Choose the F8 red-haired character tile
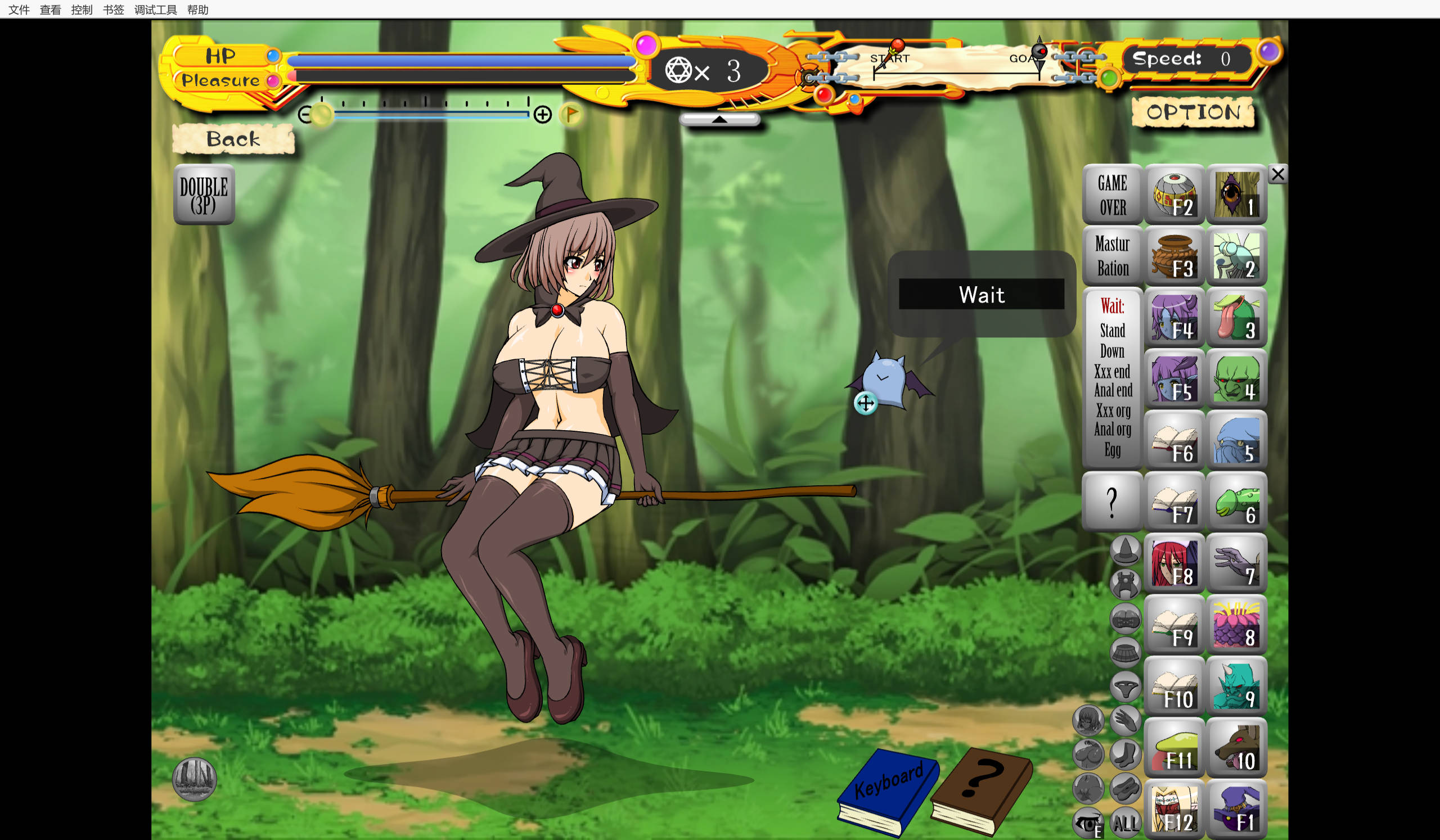 pyautogui.click(x=1174, y=563)
